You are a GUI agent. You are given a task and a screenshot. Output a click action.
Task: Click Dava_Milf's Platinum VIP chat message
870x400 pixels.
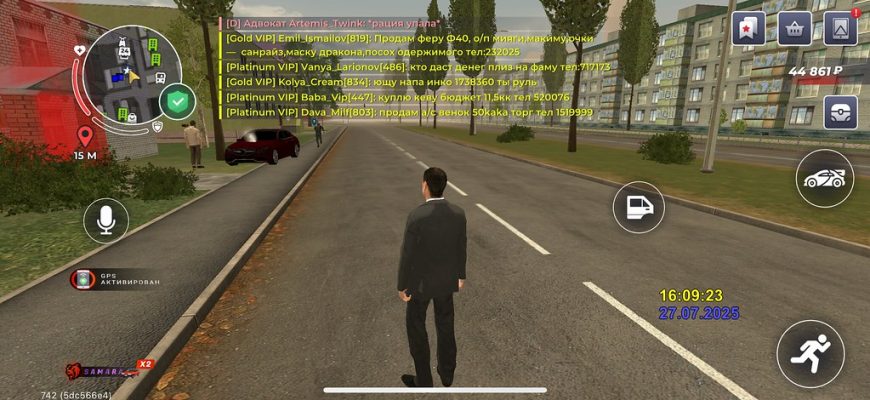[408, 113]
